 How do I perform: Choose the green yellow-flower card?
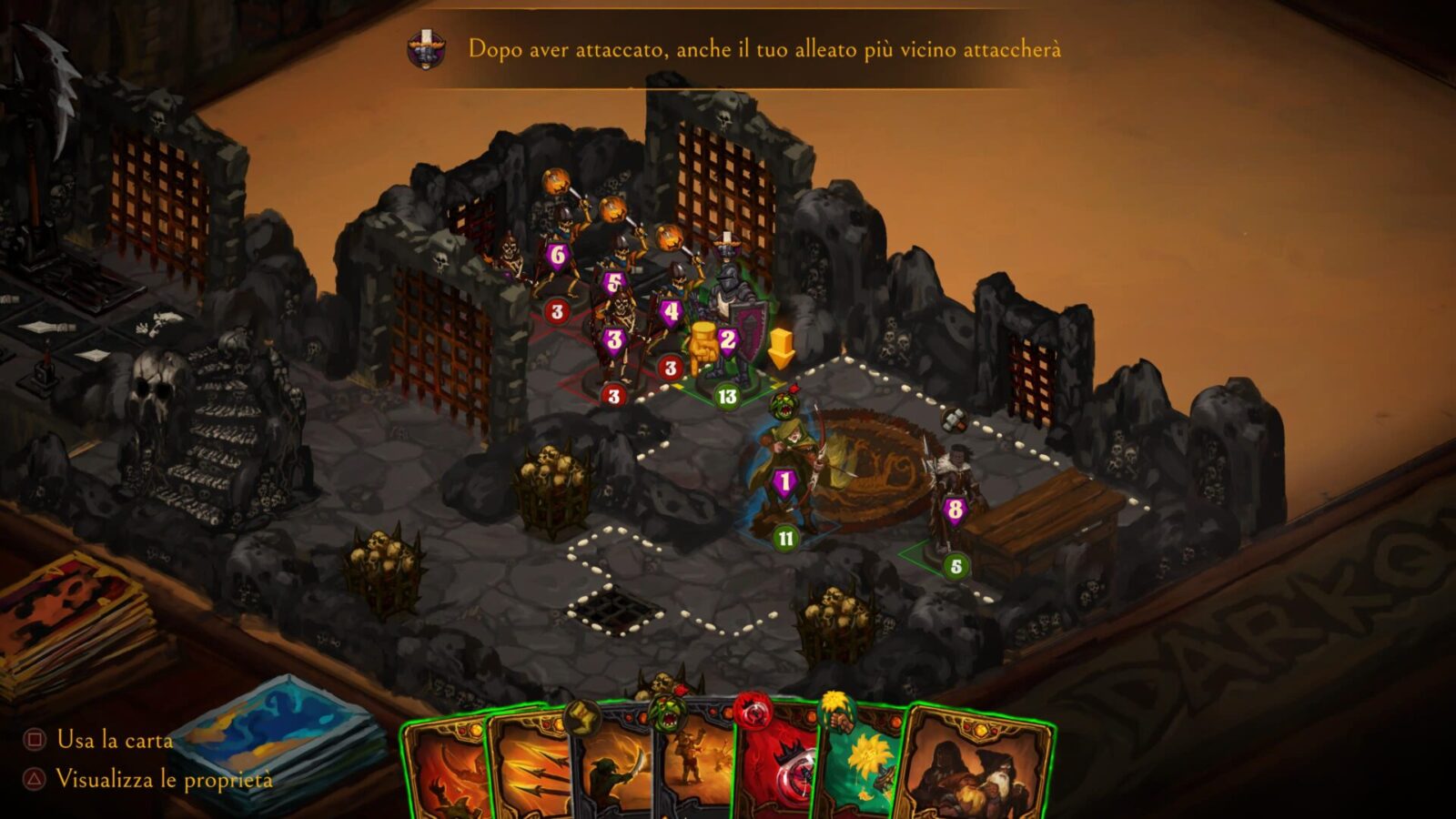click(x=863, y=773)
